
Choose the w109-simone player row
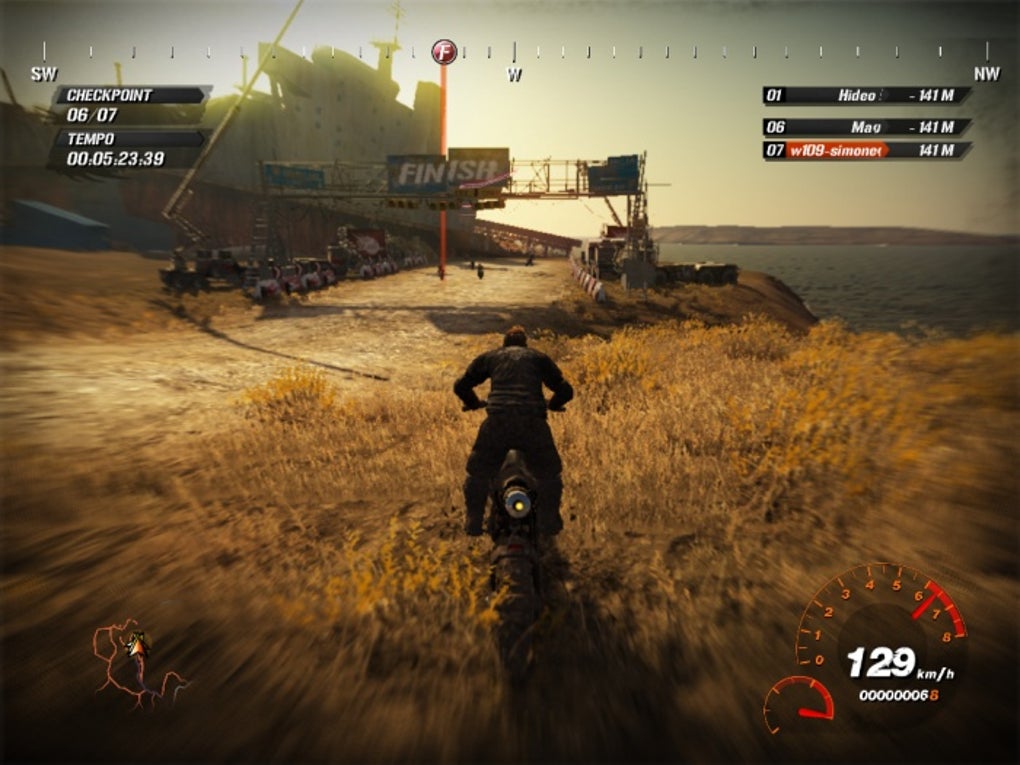point(866,150)
